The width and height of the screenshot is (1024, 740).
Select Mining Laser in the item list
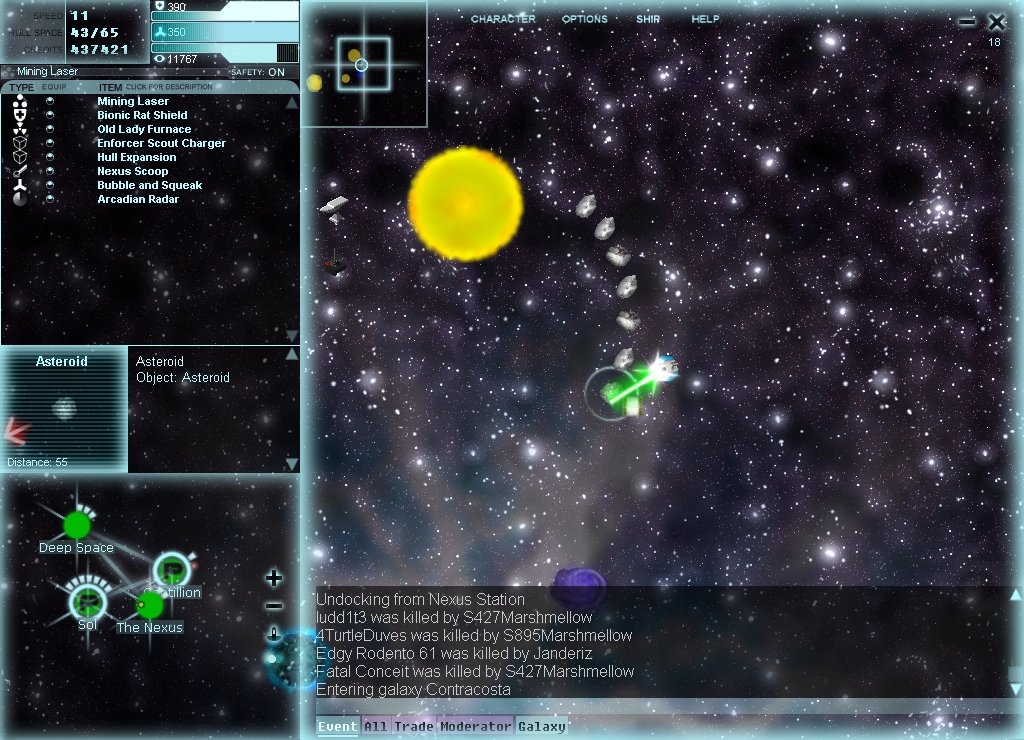point(133,101)
